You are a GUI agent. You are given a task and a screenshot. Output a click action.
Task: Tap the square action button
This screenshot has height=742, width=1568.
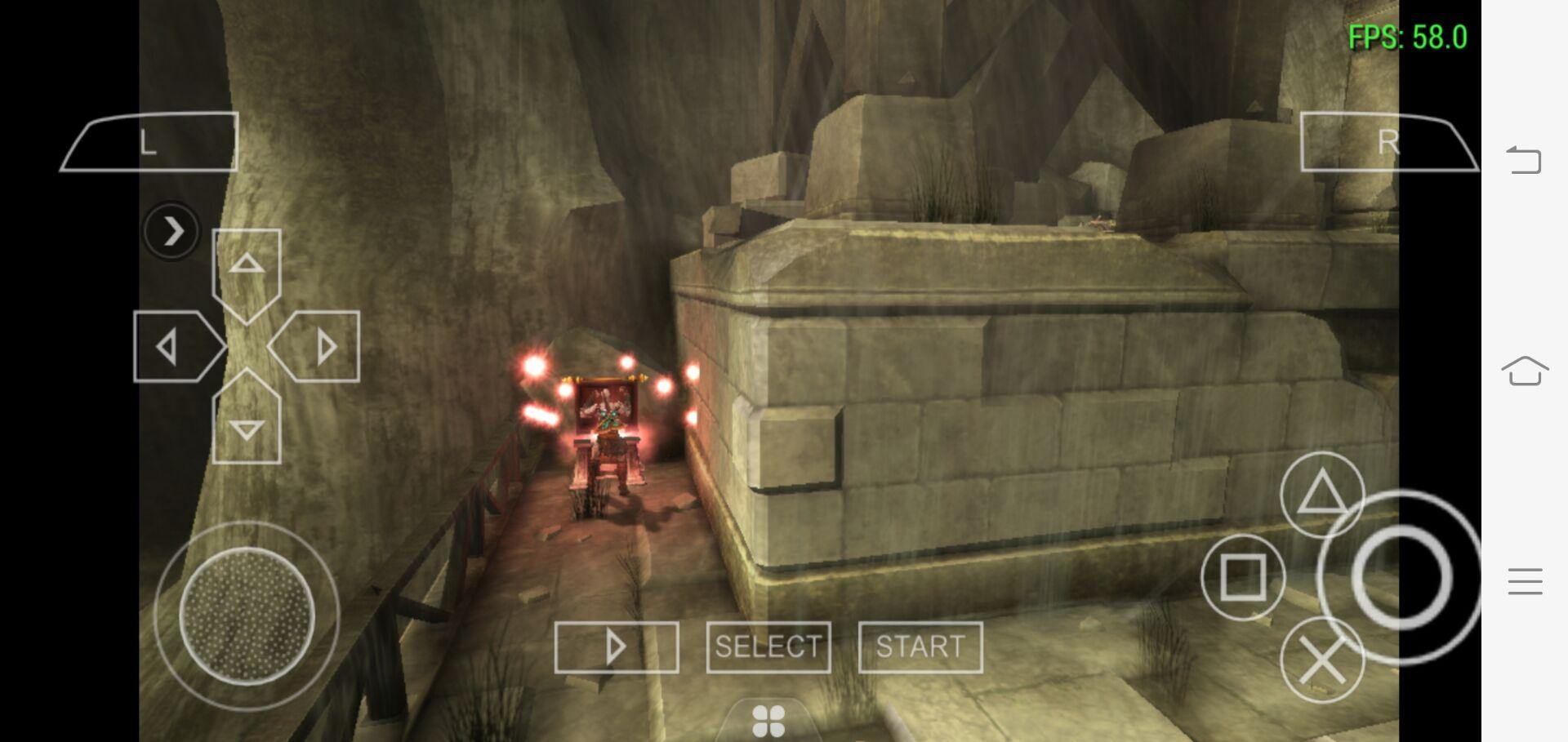(1242, 576)
